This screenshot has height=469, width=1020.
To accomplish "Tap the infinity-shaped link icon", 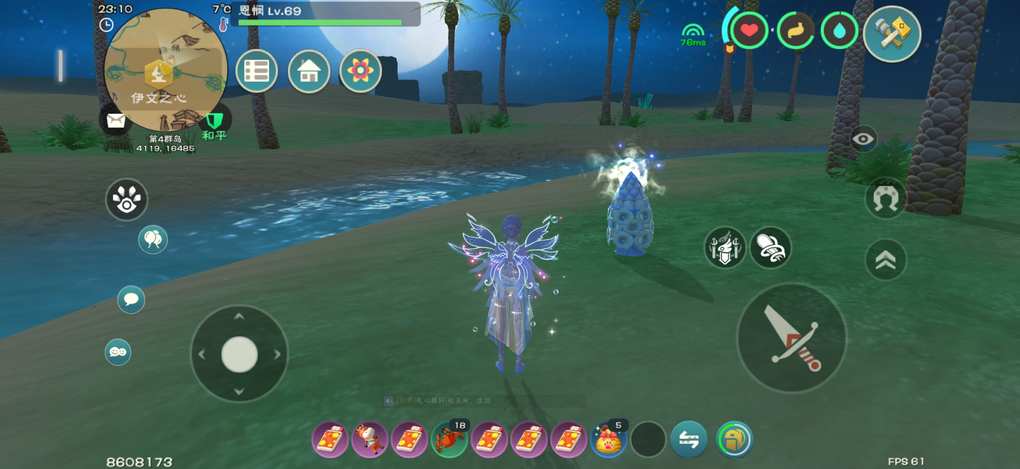I will pos(118,351).
